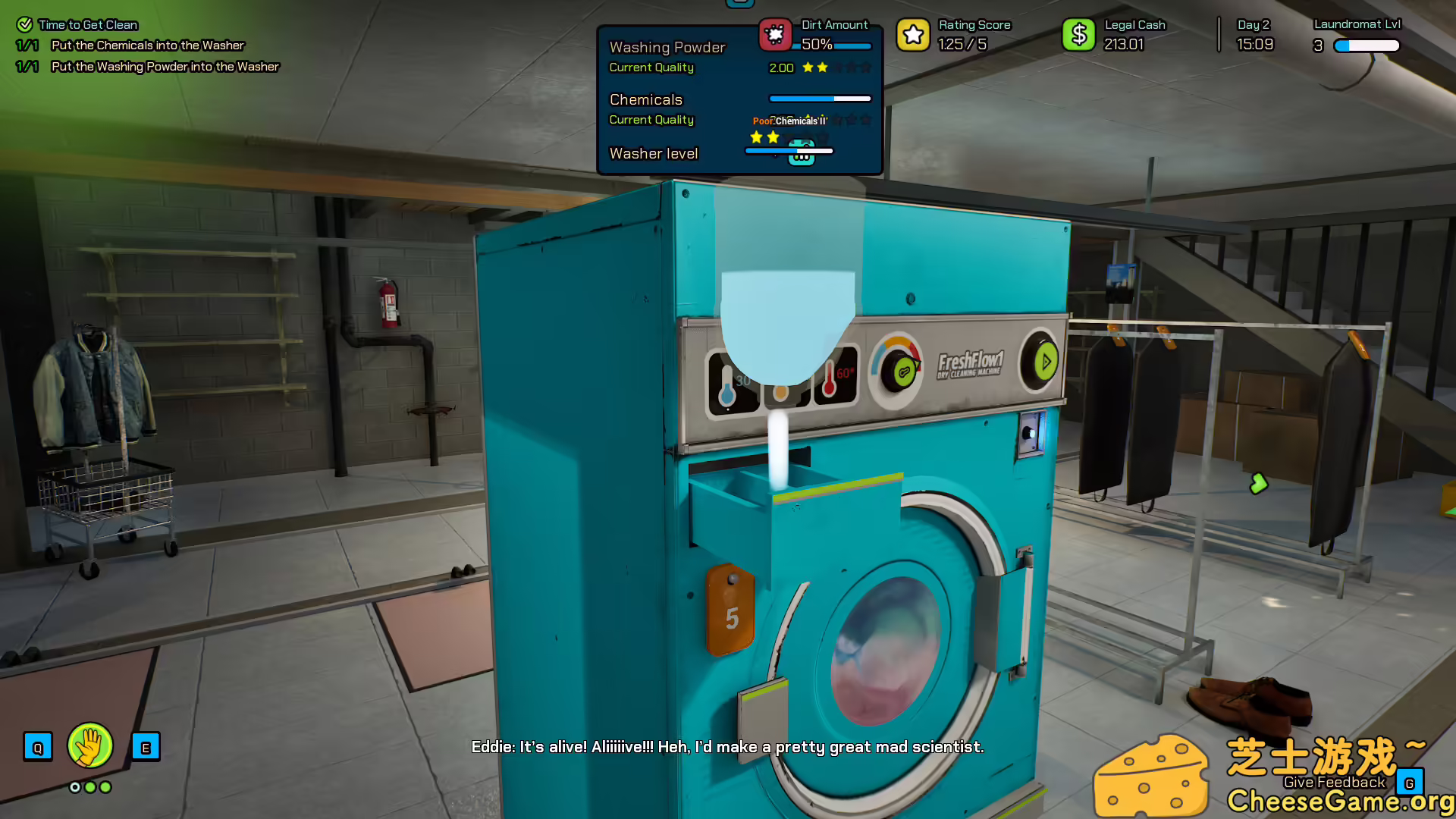Adjust the Laundromat Lvl progress bar
This screenshot has width=1456, height=819.
click(1365, 45)
